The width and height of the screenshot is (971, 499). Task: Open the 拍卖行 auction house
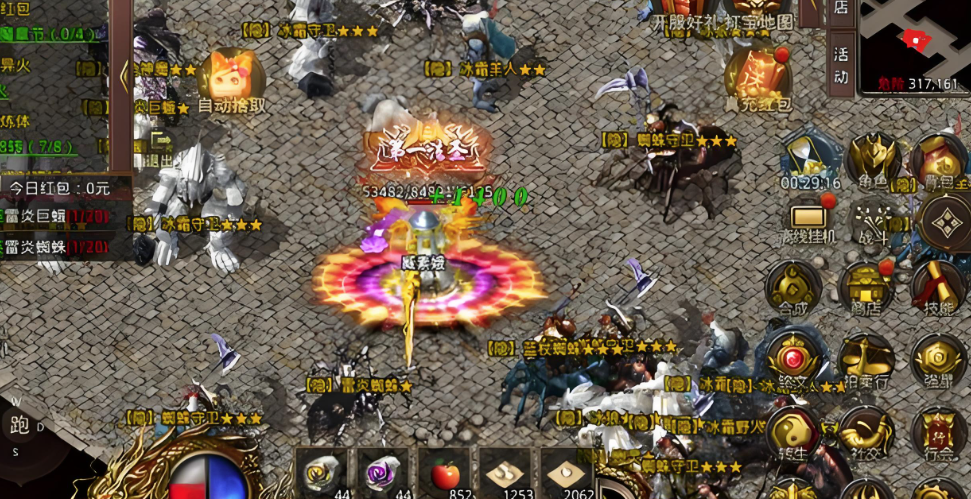coord(866,362)
